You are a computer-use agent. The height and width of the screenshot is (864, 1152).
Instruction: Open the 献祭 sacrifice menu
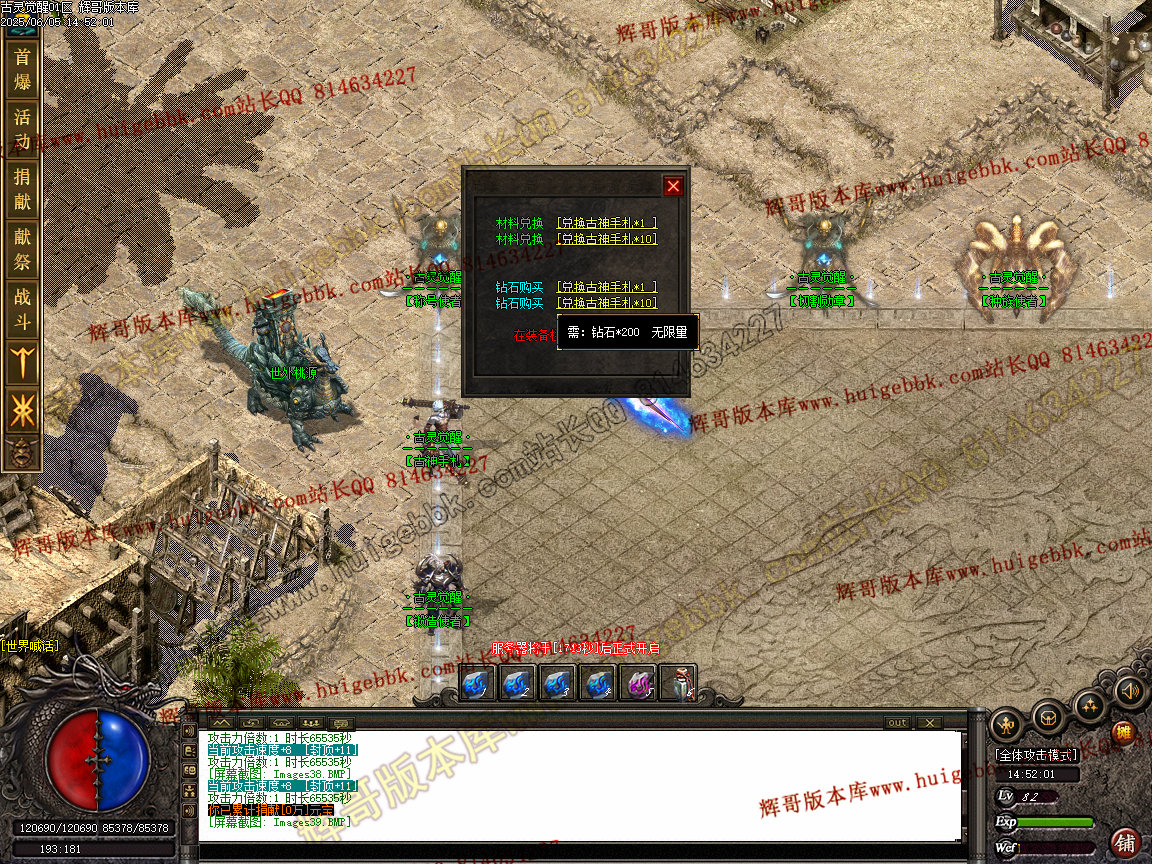pos(22,249)
